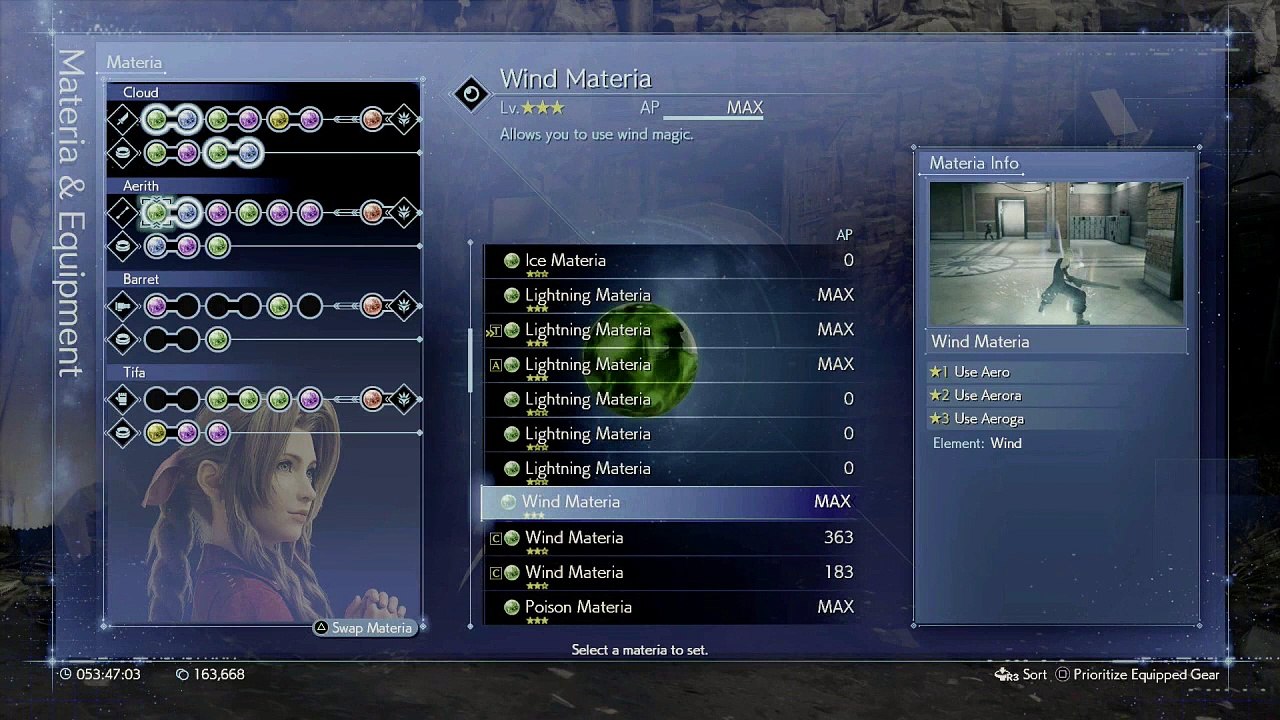Screen dimensions: 1280x720
Task: View the Materia Info preview thumbnail
Action: (1056, 253)
